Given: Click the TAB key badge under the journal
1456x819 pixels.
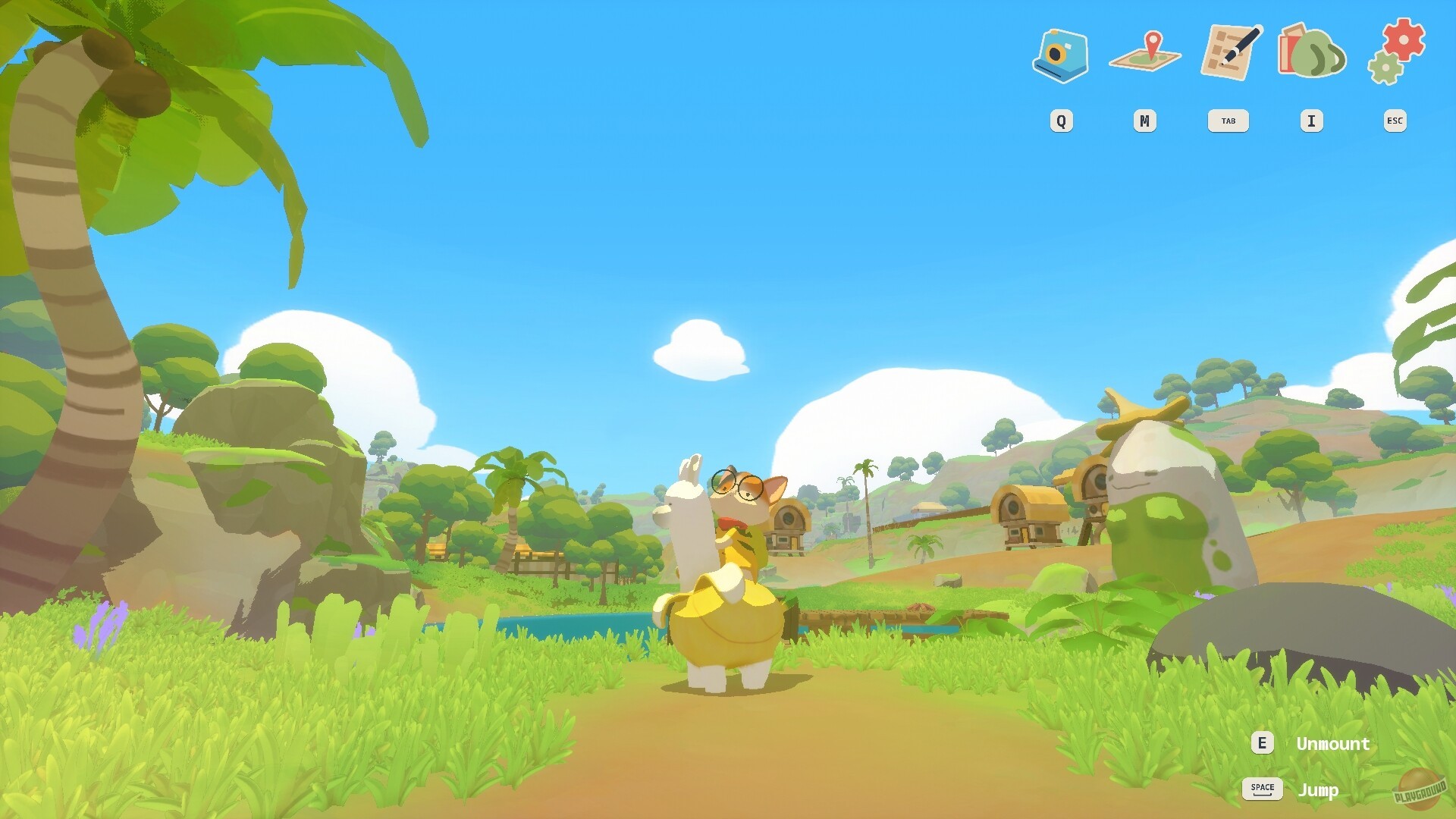Looking at the screenshot, I should [x=1228, y=120].
